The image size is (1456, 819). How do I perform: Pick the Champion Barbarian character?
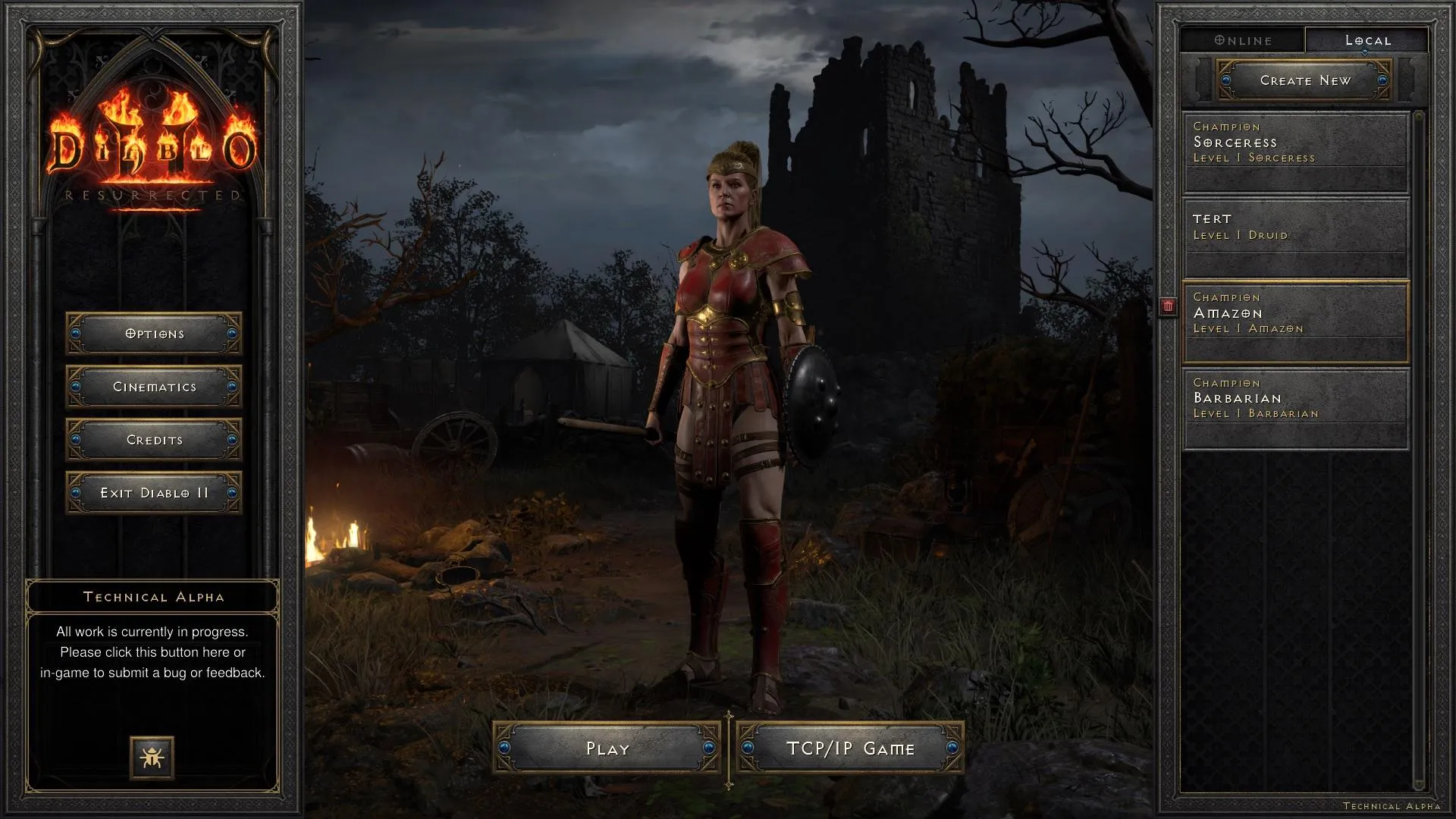coord(1296,408)
